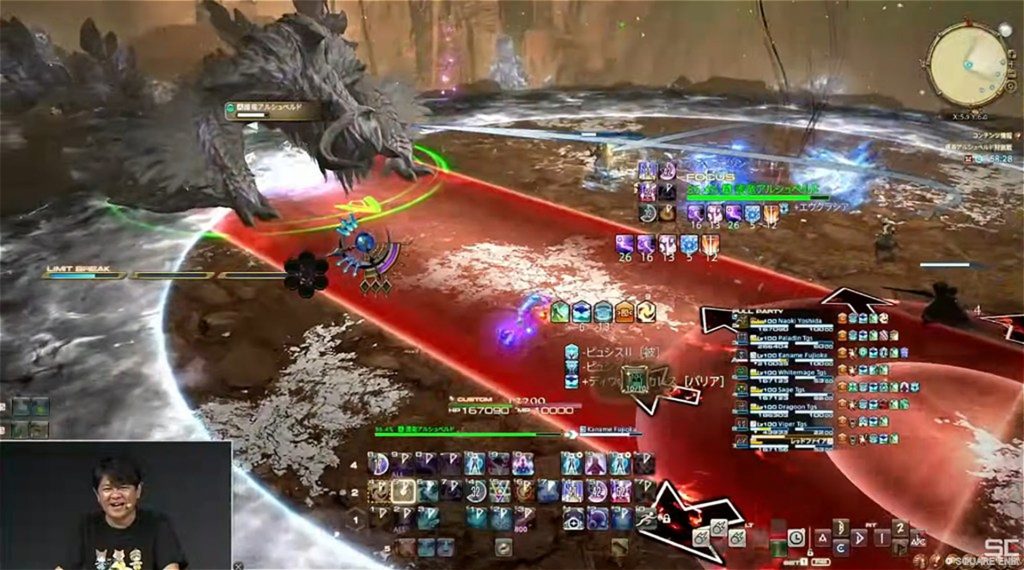Open the circular minimap
The height and width of the screenshot is (570, 1024).
[967, 64]
